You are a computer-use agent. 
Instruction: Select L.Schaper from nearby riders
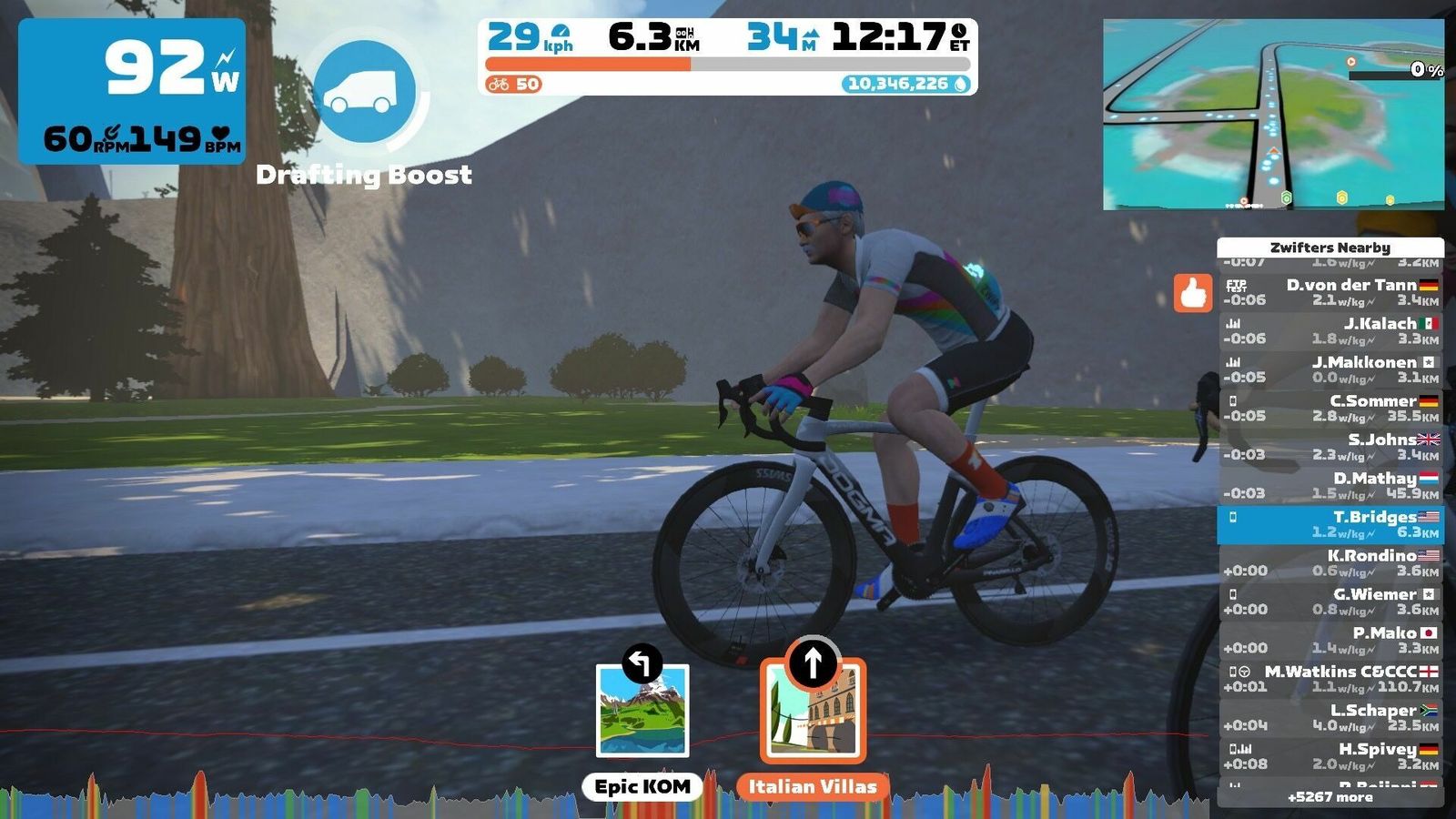(x=1330, y=718)
